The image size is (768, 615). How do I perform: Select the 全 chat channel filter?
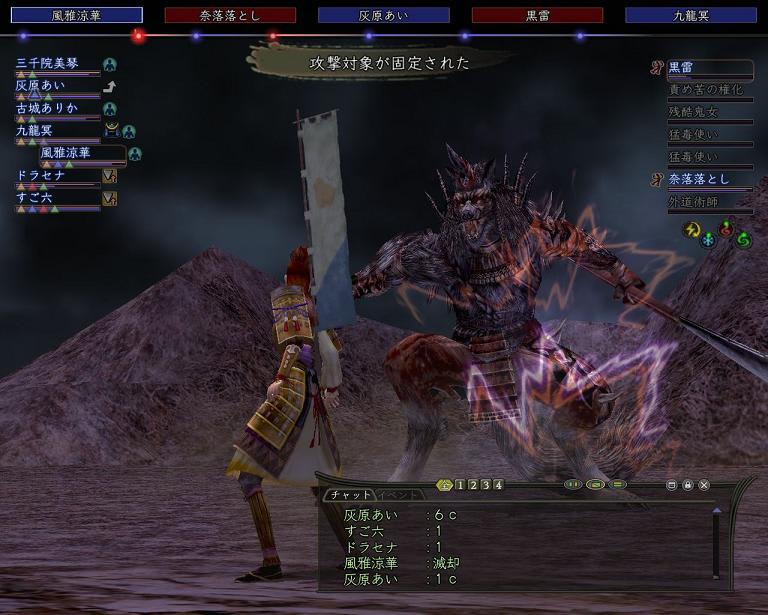445,485
